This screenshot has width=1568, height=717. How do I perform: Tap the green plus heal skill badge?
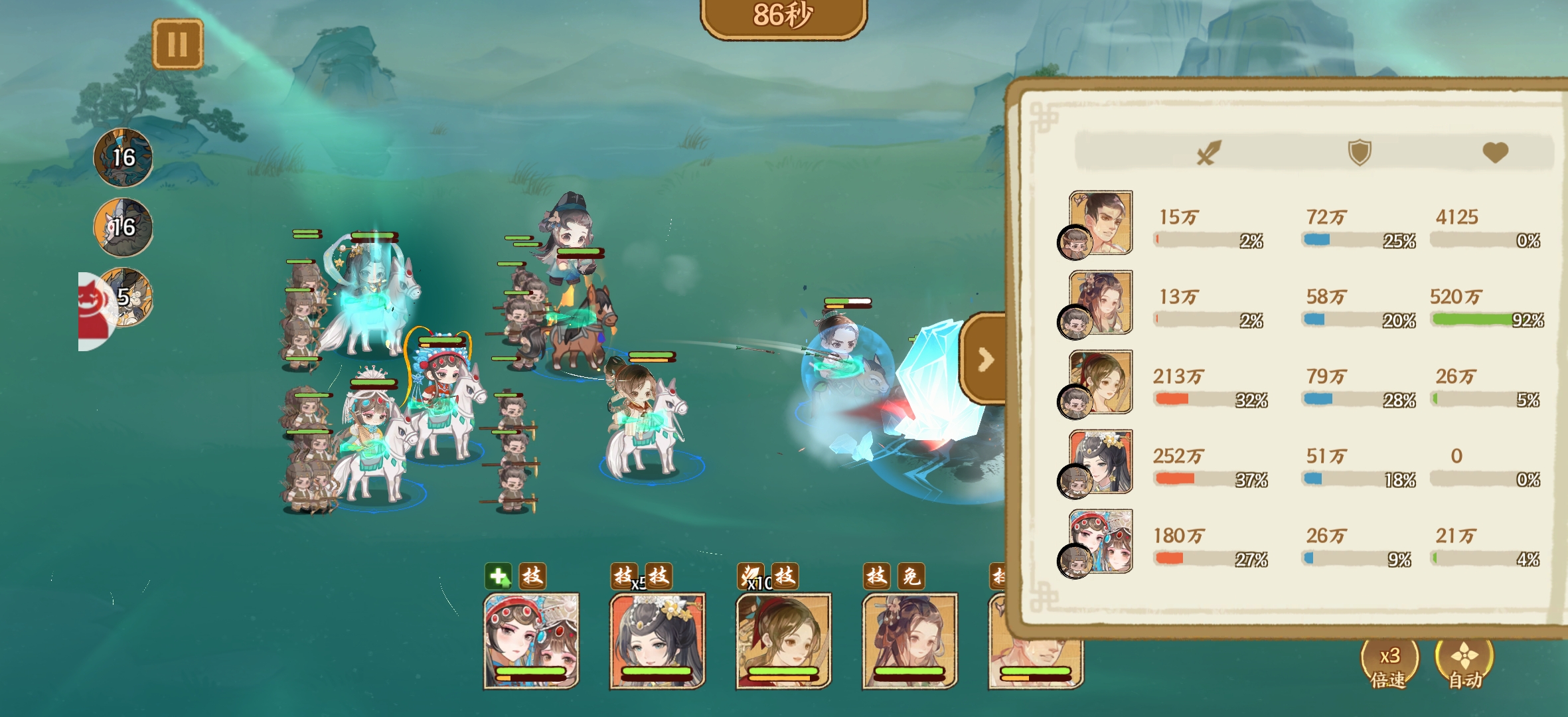tap(498, 576)
